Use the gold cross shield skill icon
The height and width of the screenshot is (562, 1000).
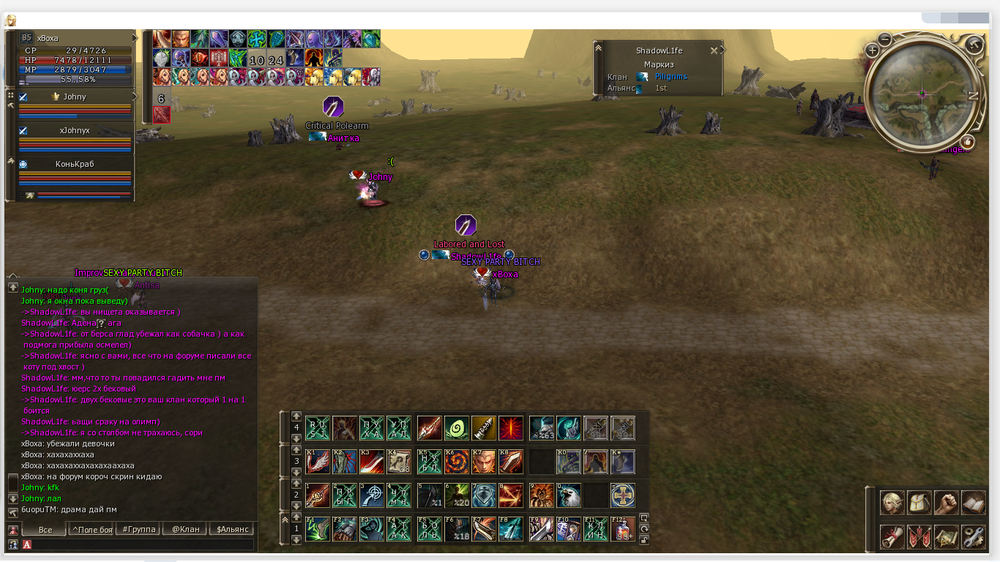tap(622, 495)
